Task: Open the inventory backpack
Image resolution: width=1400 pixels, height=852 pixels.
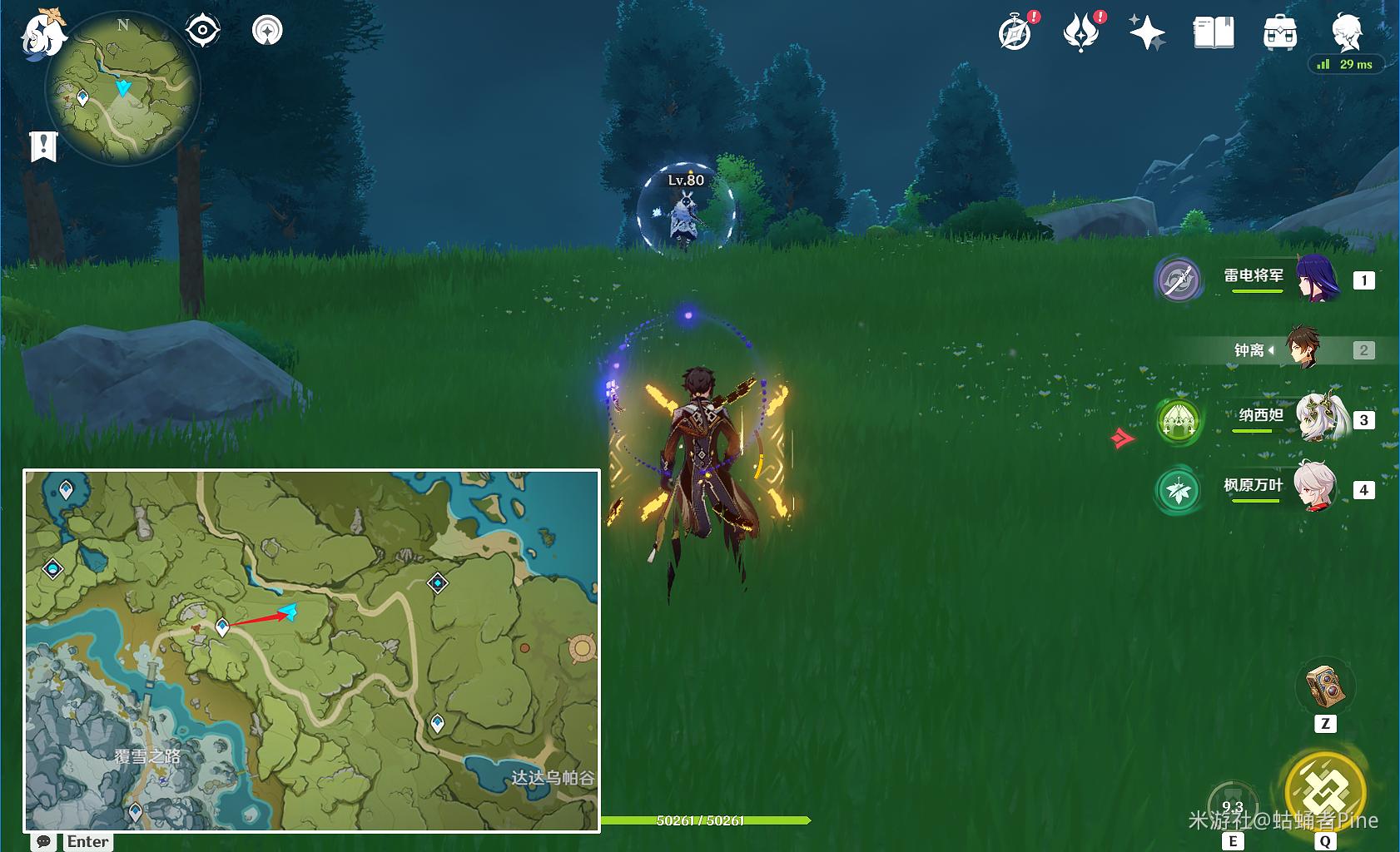Action: 1279,33
